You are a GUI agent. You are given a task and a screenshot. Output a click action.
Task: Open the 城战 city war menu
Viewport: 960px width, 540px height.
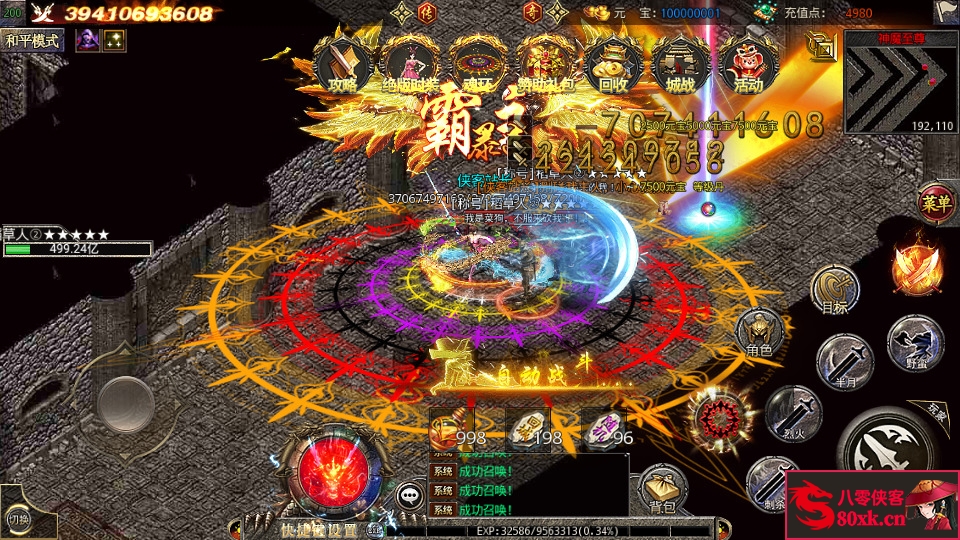click(680, 63)
